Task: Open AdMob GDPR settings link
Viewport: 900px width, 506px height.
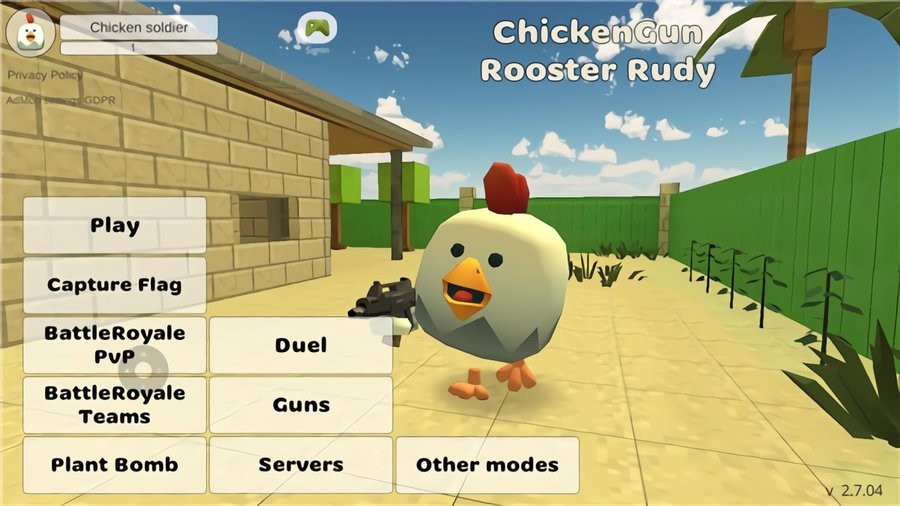Action: [x=45, y=100]
